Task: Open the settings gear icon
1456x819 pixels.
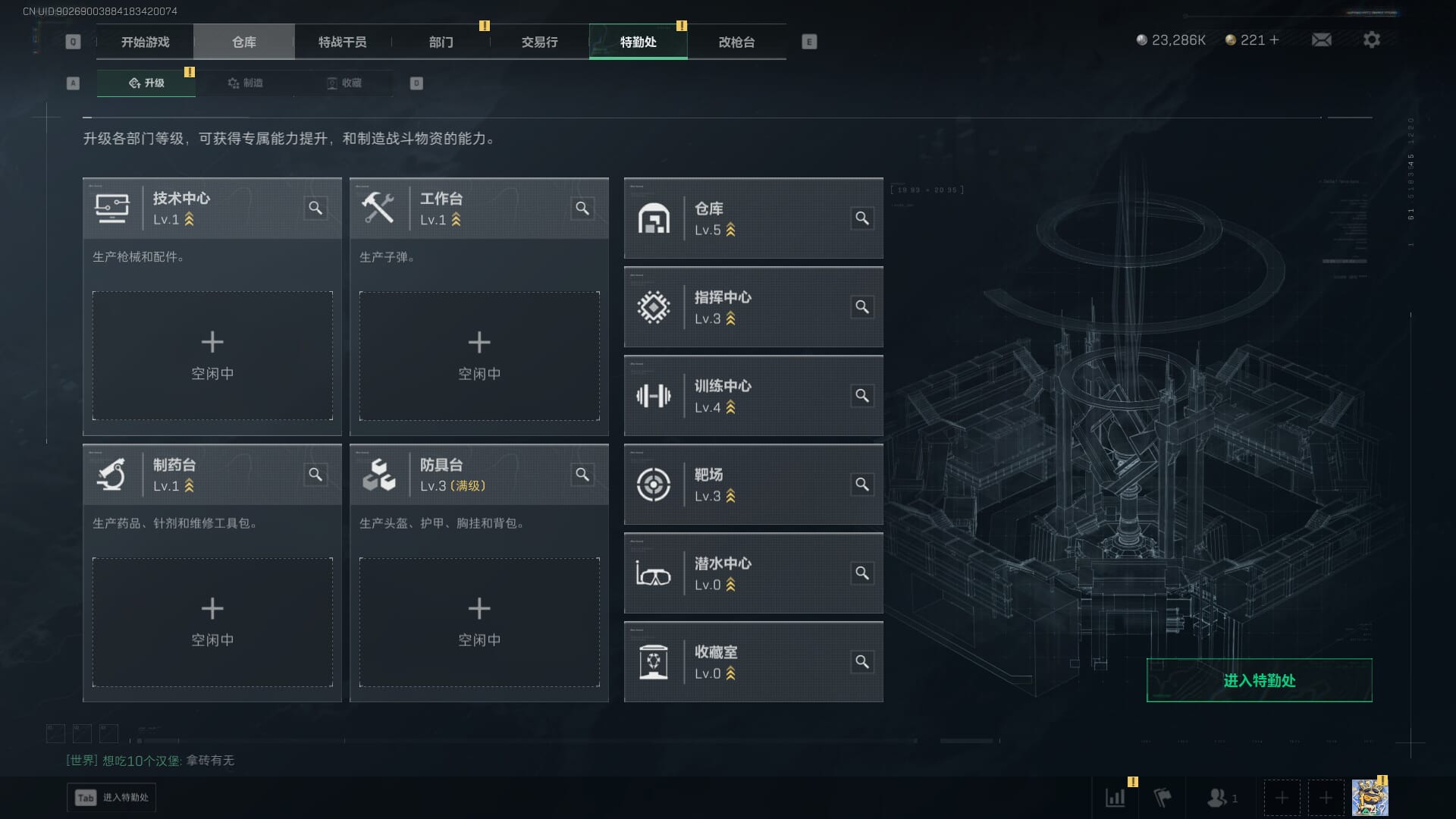Action: (x=1371, y=39)
